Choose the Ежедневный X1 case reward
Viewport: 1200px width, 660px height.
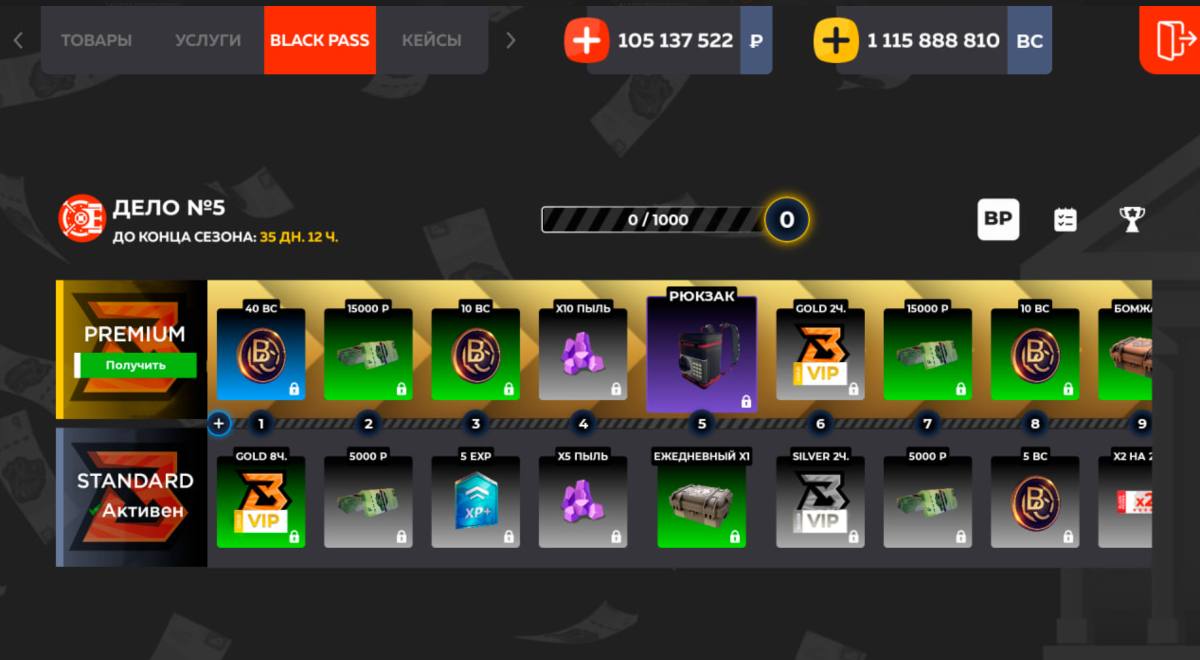click(x=701, y=502)
